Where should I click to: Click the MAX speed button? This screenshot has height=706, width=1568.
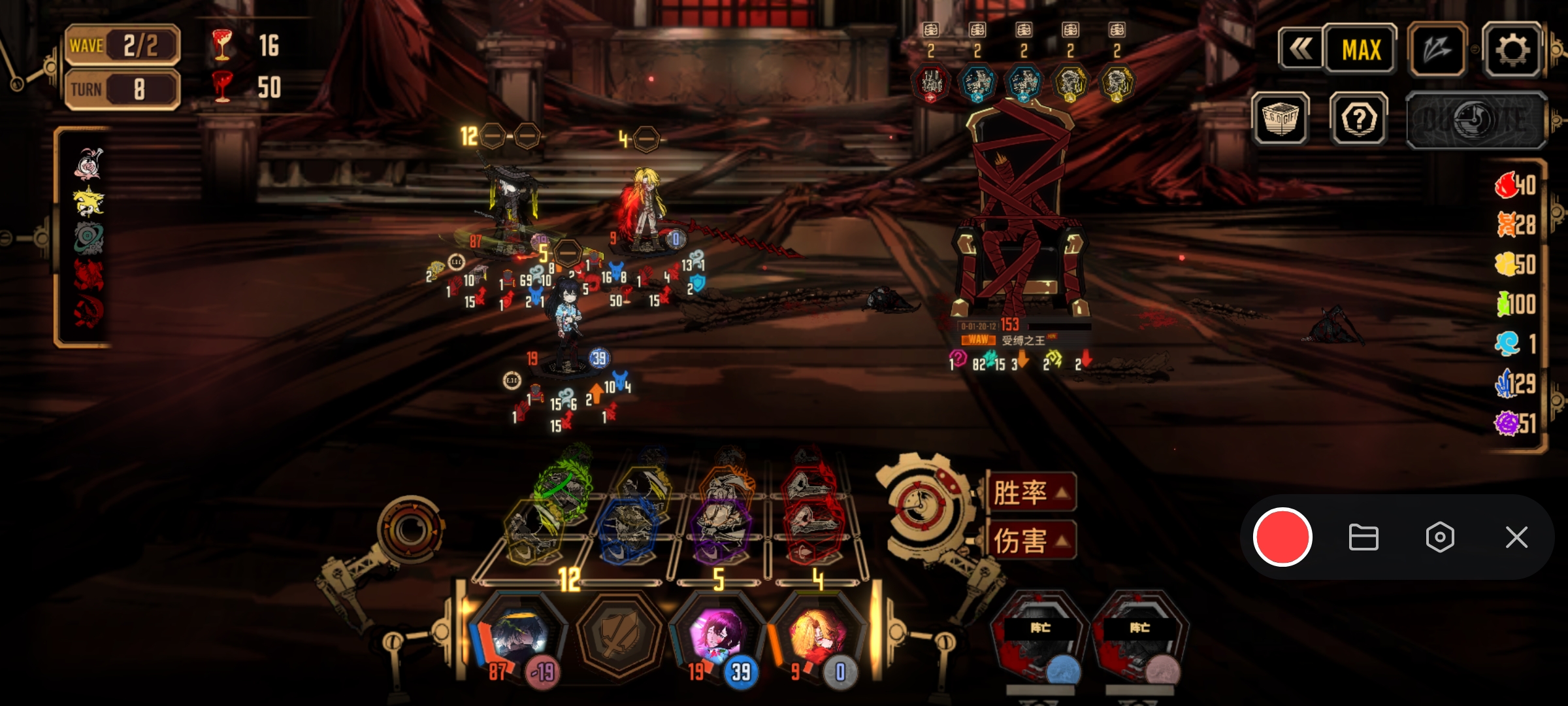pos(1361,50)
